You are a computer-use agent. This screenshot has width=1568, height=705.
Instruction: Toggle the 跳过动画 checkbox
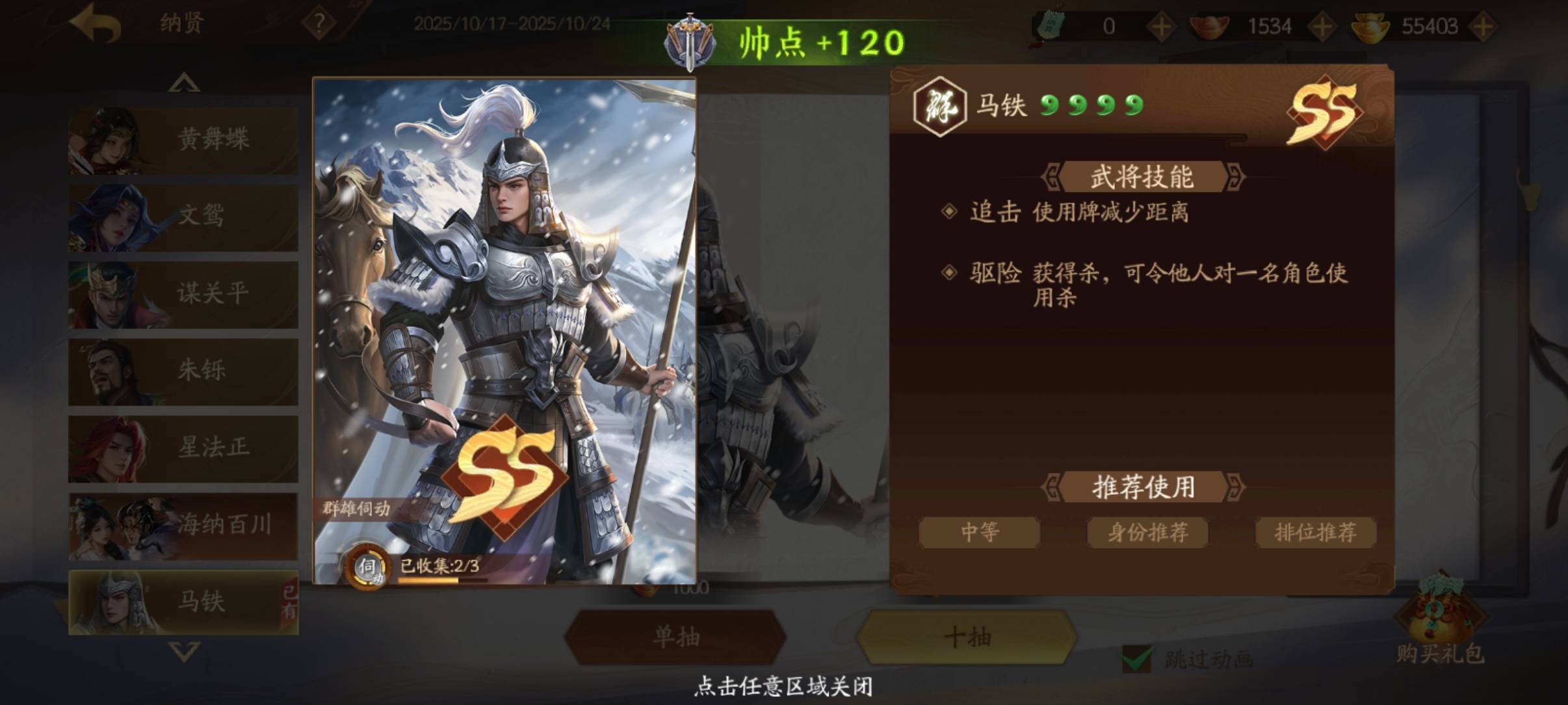click(x=1137, y=659)
